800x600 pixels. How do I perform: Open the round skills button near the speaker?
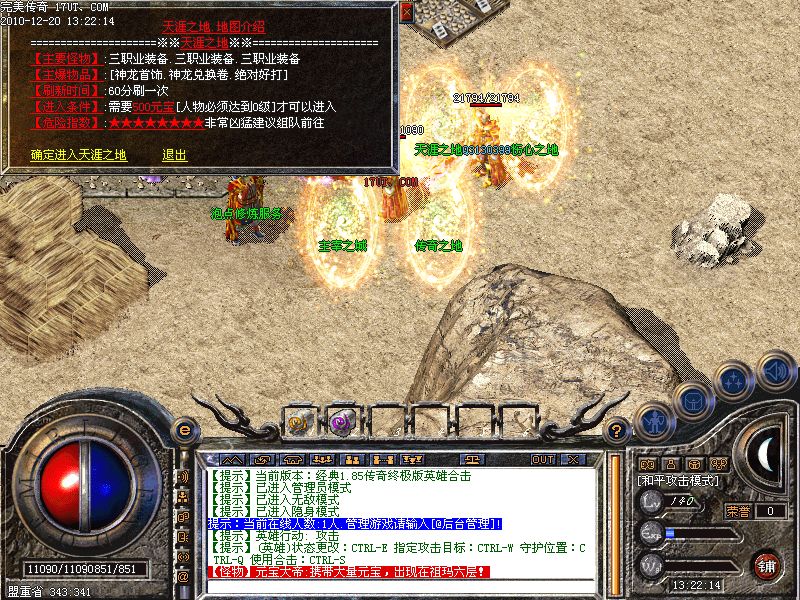click(x=734, y=381)
